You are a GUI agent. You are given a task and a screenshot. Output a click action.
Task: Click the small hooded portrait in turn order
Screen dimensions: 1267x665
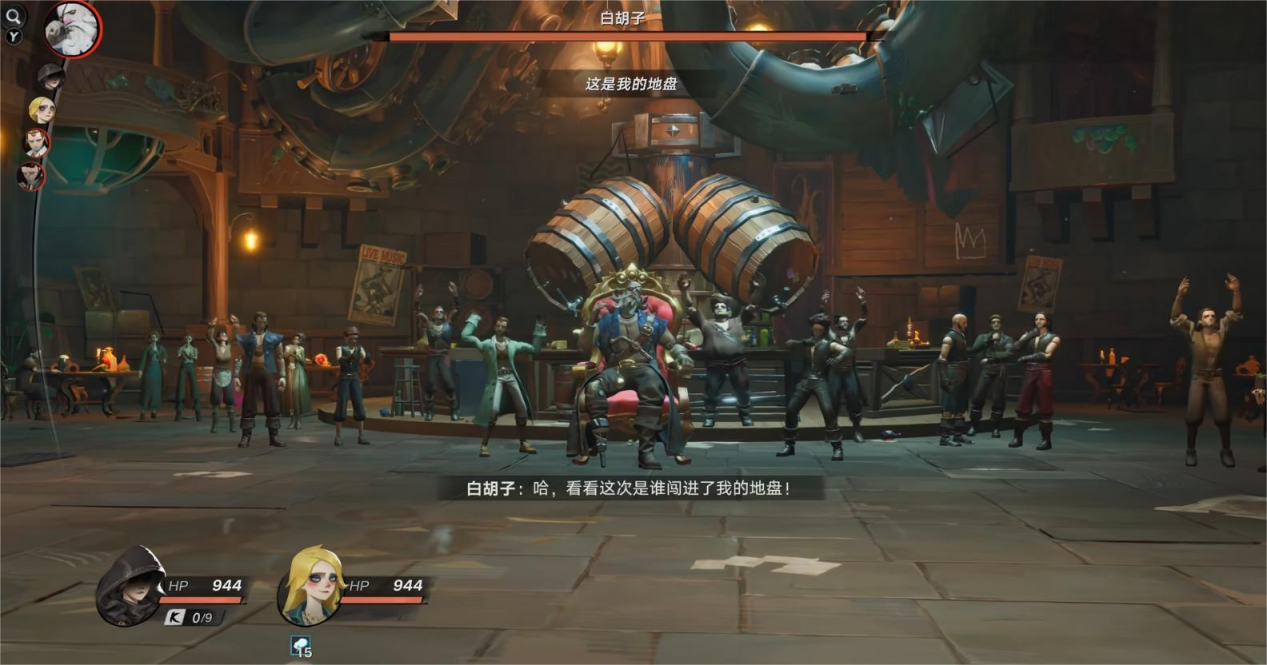click(x=50, y=76)
